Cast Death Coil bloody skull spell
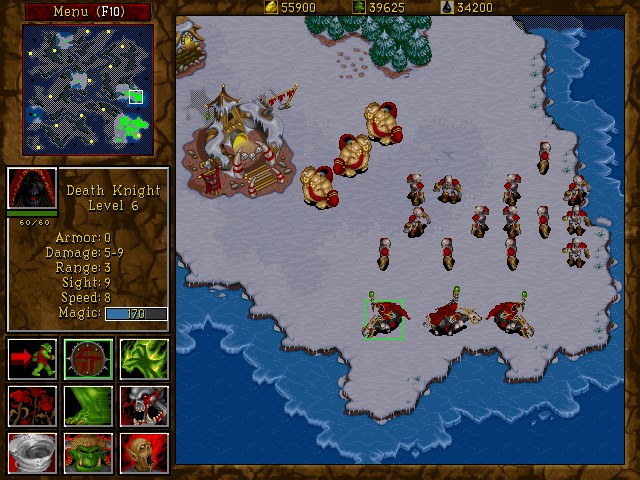This screenshot has width=640, height=480. click(144, 406)
